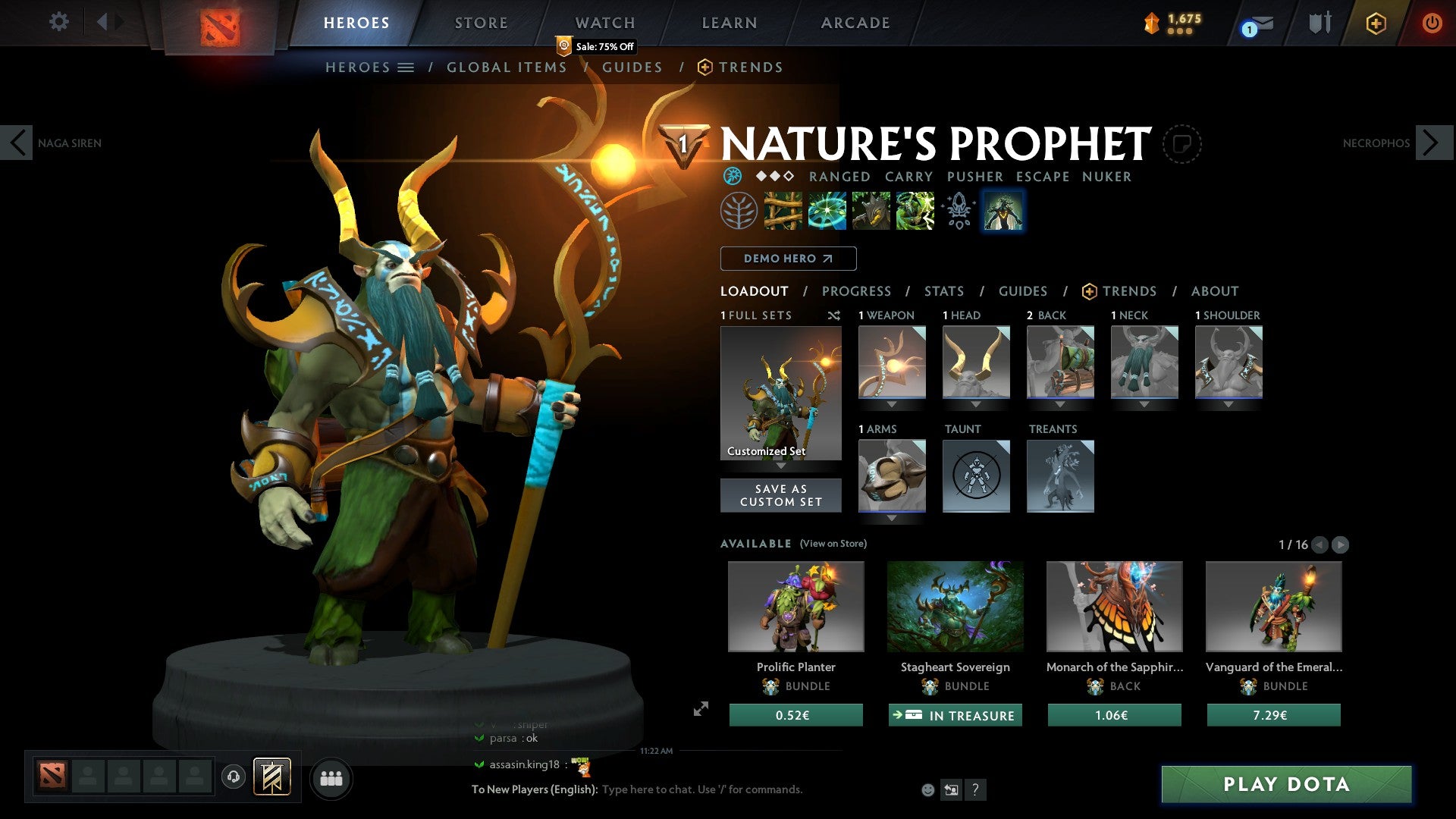Go to the Learn section
This screenshot has height=819, width=1456.
[x=729, y=23]
